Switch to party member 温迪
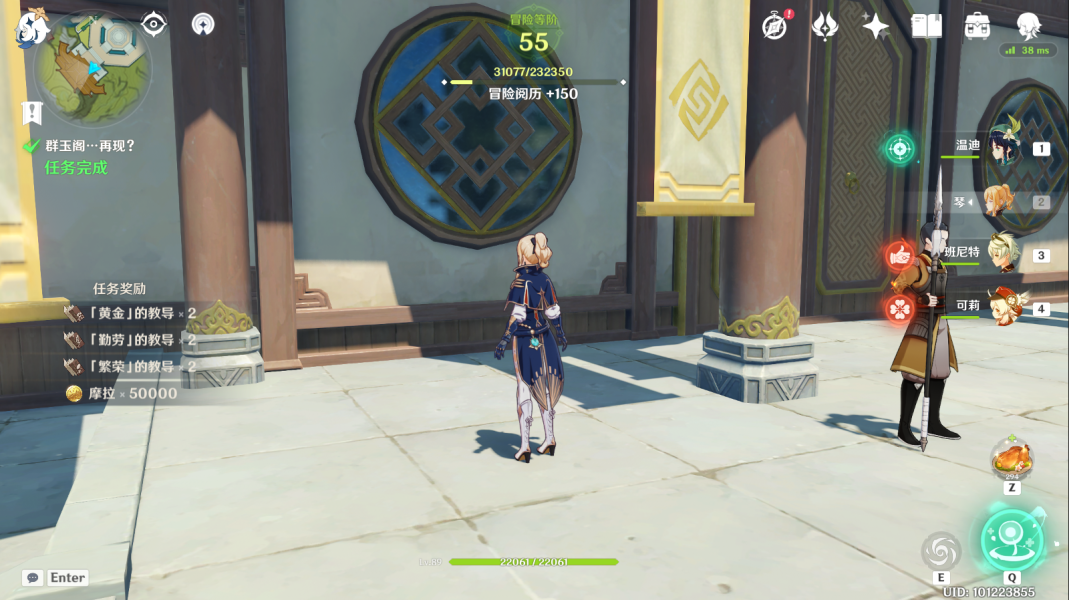Image resolution: width=1069 pixels, height=600 pixels. (1003, 150)
